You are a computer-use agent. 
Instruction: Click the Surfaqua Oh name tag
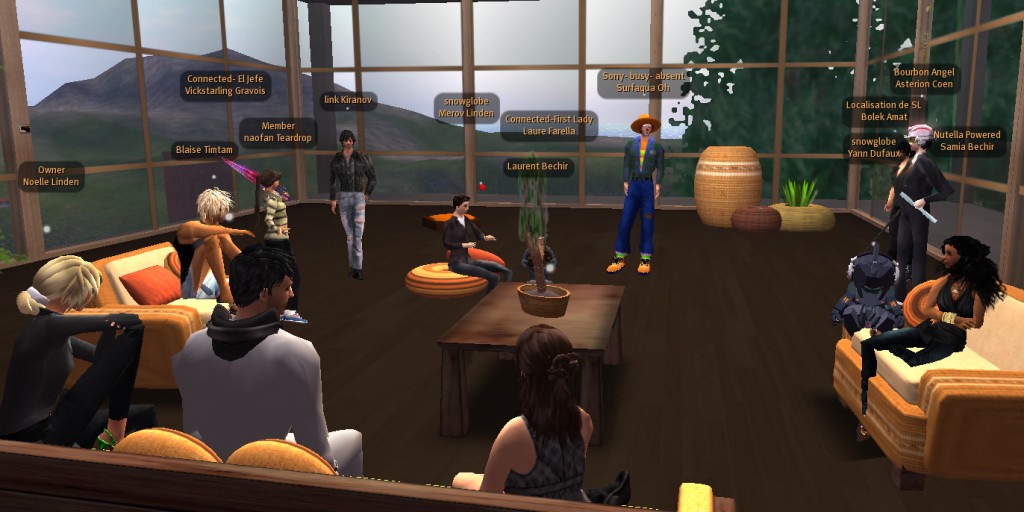coord(642,82)
